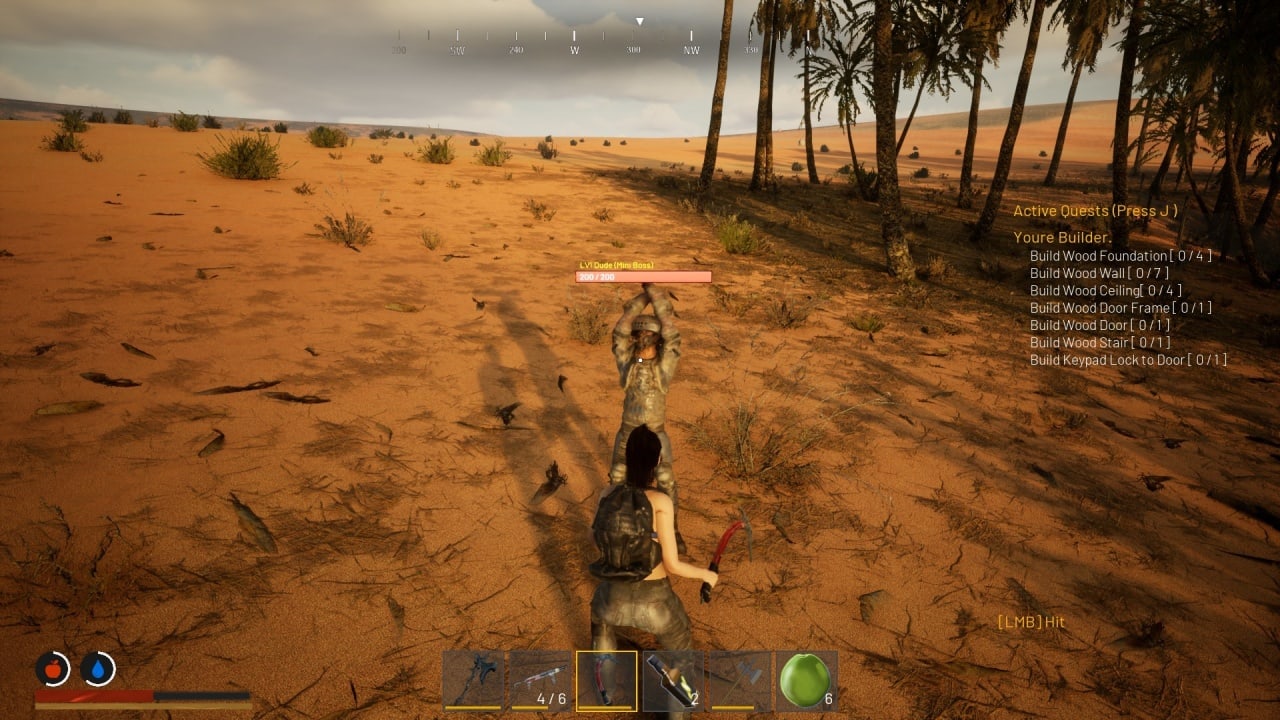Choose the bottle item slot with count 2
1280x720 pixels.
click(673, 681)
